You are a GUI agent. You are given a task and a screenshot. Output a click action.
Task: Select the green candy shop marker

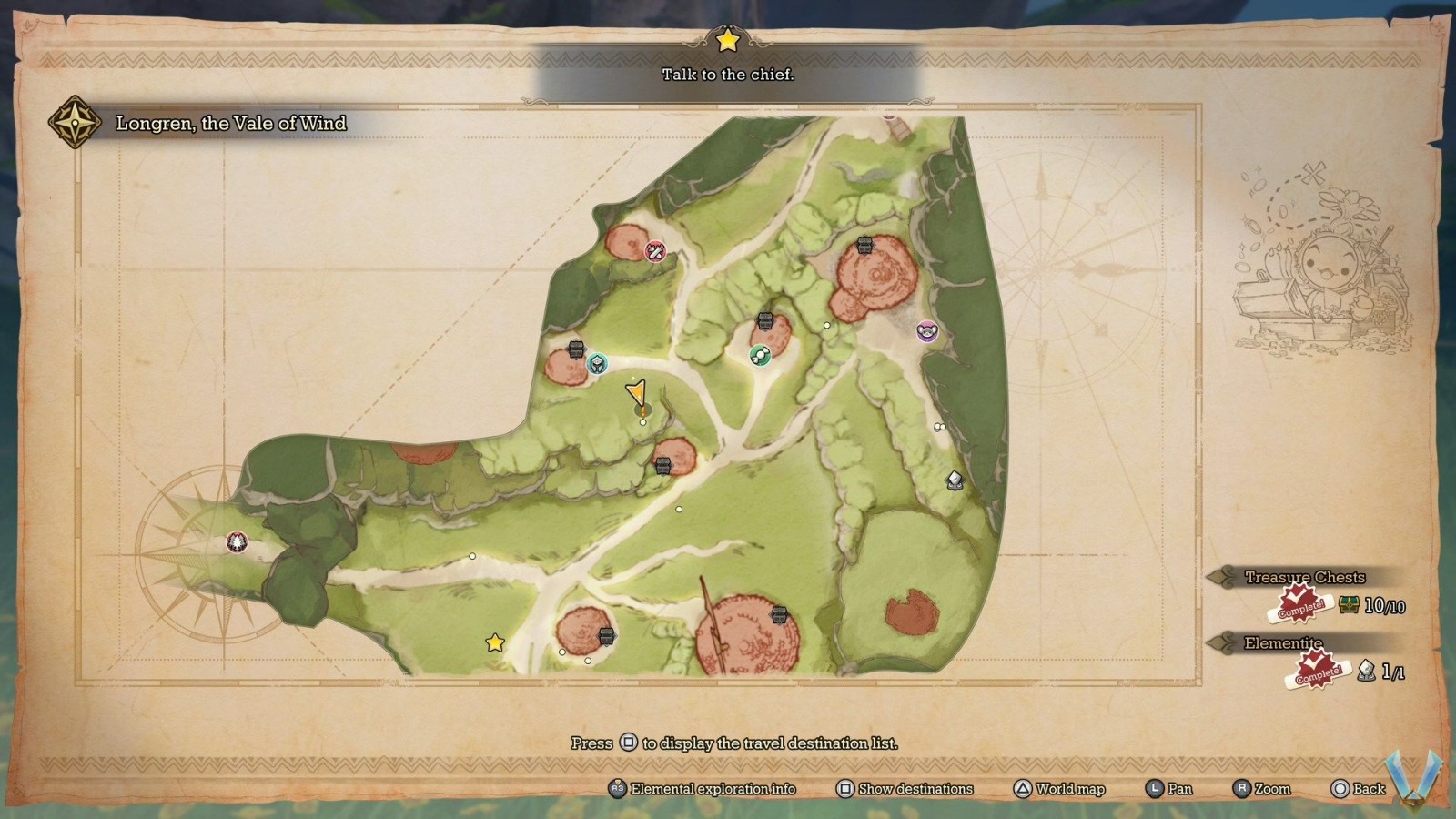point(760,355)
